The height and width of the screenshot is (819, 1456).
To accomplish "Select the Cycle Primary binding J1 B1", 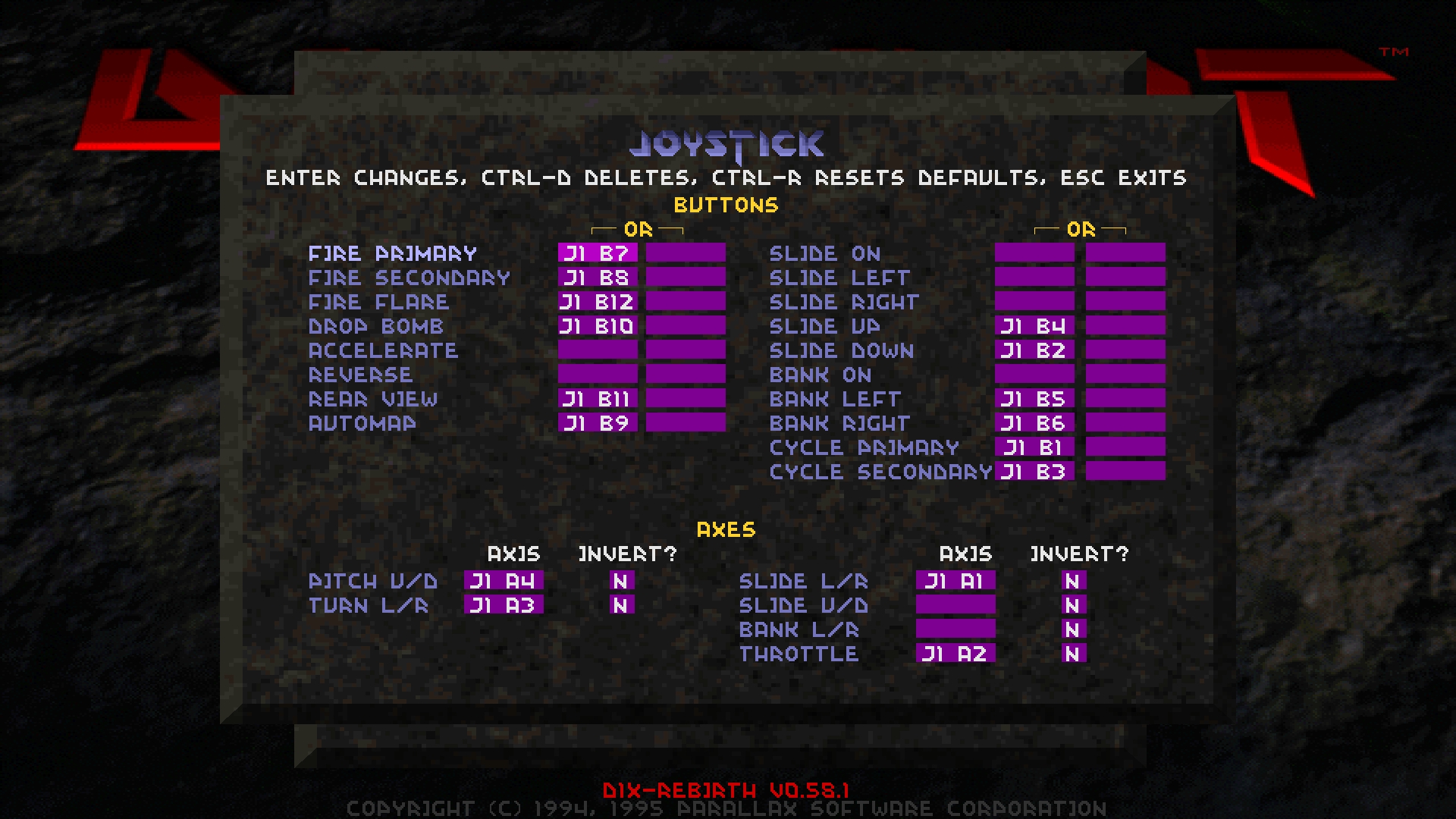I will (x=1034, y=448).
